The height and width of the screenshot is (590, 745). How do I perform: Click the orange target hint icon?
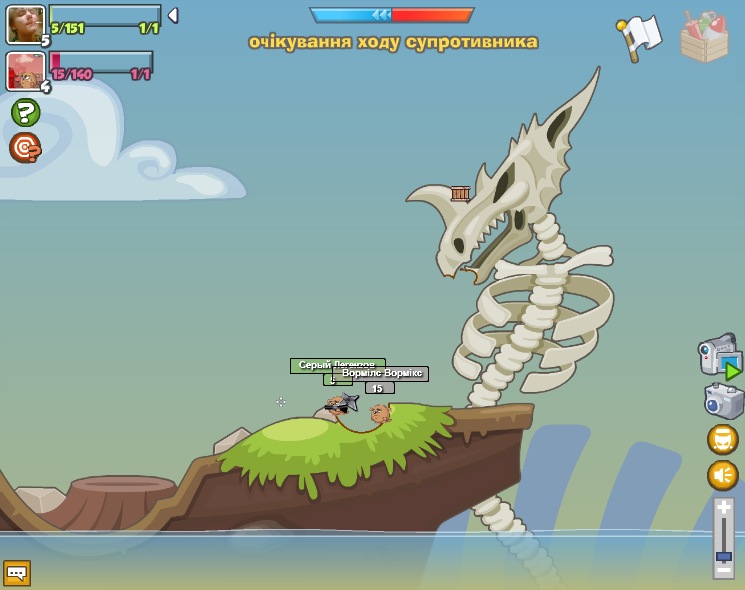(25, 148)
